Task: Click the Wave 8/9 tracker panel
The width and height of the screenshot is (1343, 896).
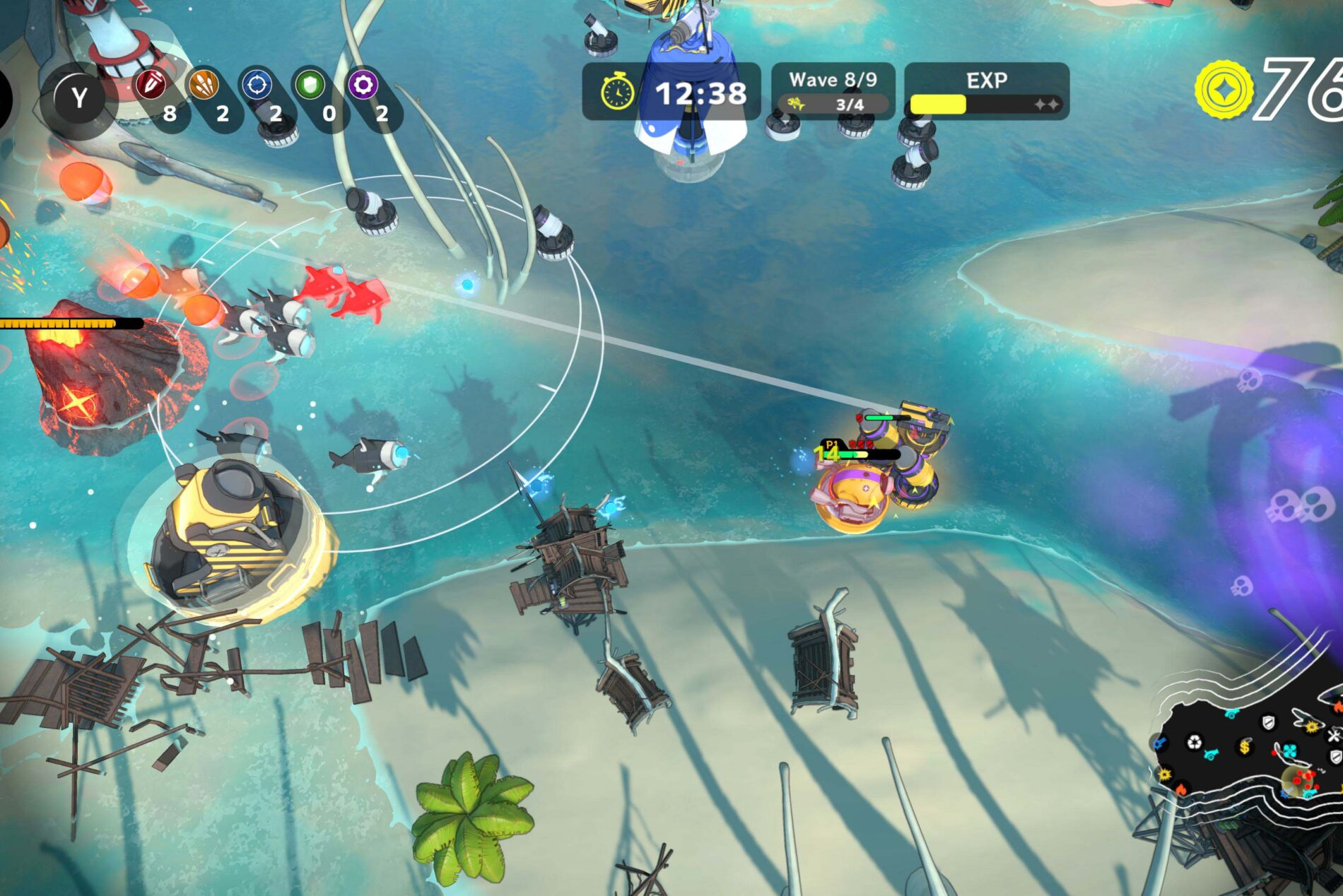Action: [x=833, y=91]
